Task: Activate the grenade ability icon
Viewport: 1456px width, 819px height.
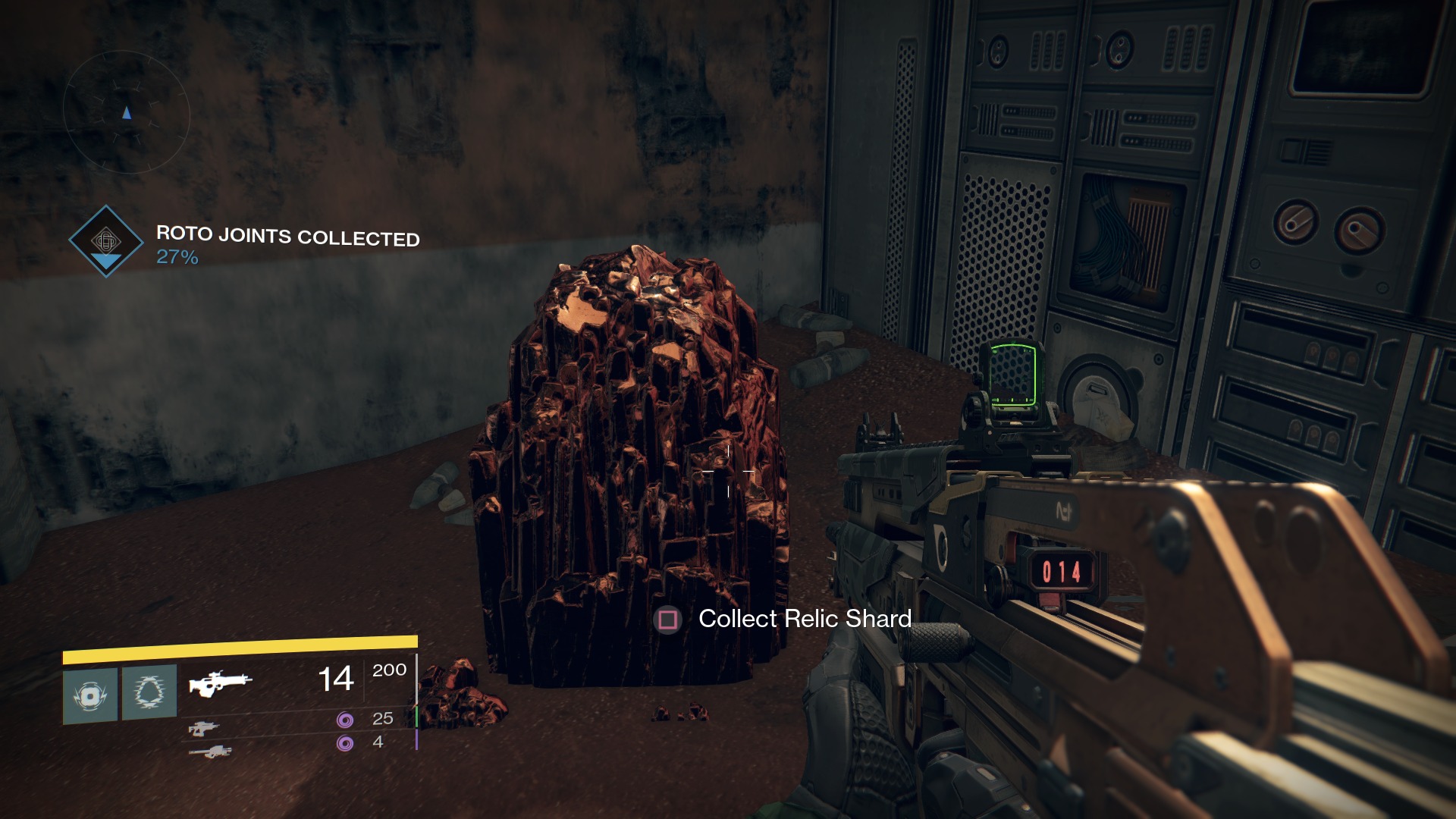Action: pos(90,695)
